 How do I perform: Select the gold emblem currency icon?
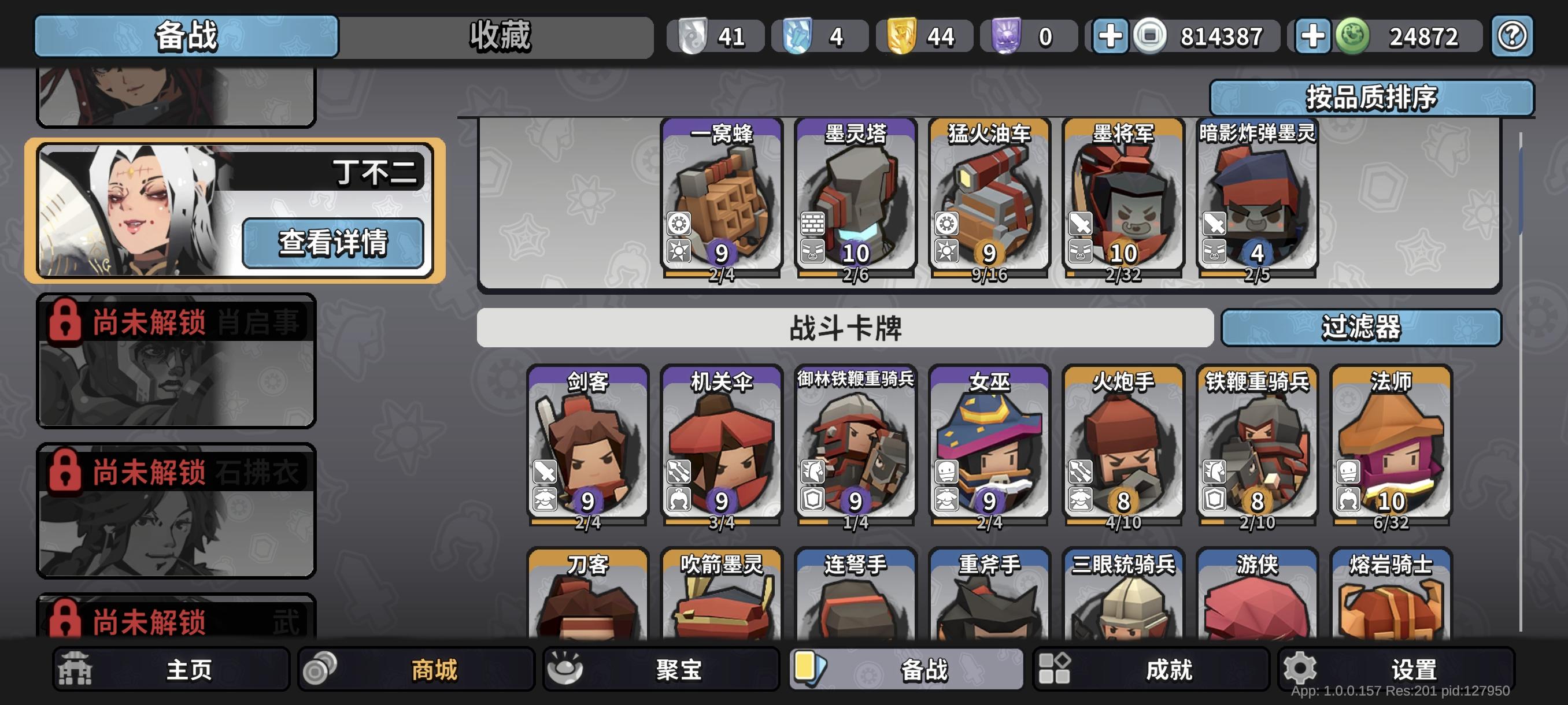pos(902,36)
